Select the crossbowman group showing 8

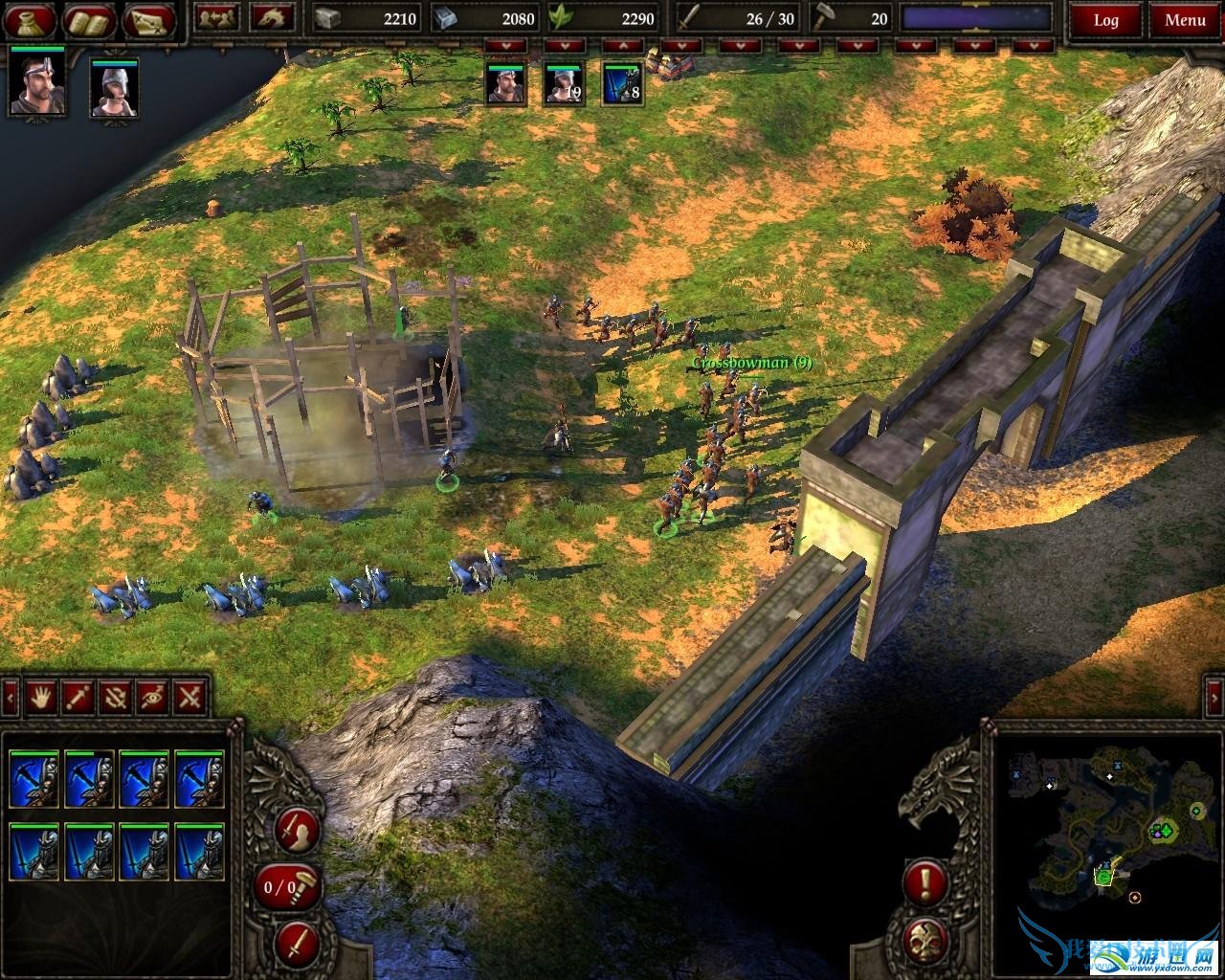(622, 84)
